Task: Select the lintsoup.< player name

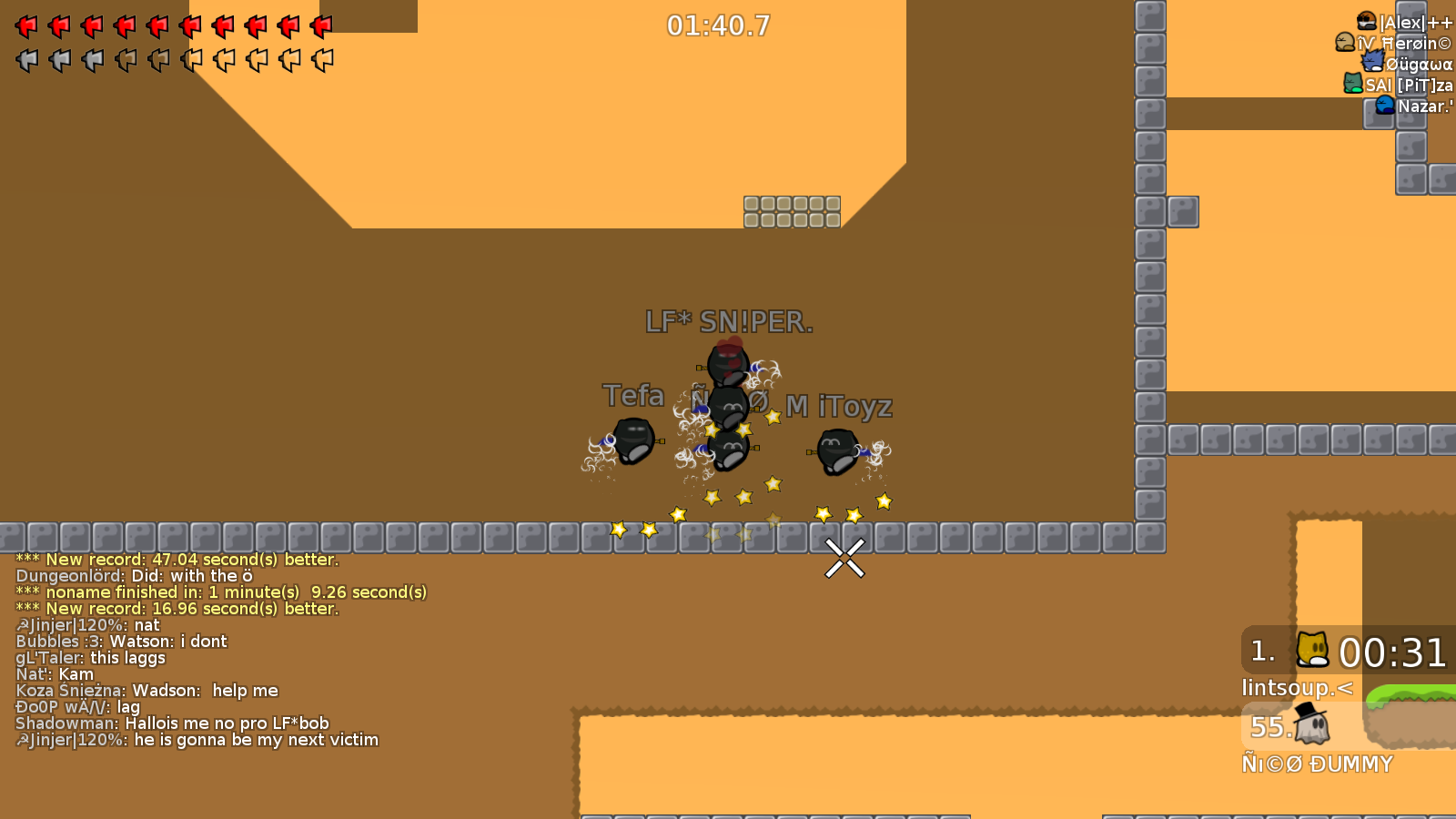Action: pos(1299,688)
